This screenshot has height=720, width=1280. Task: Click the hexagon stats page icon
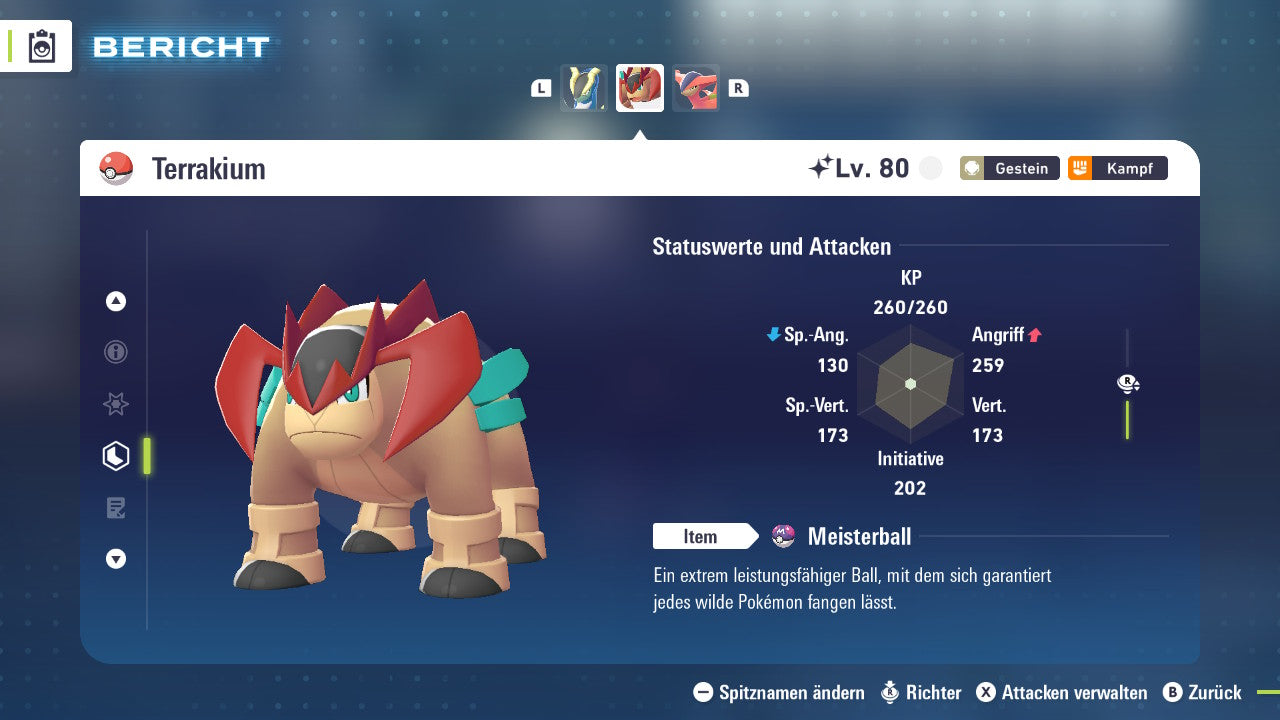(x=115, y=456)
